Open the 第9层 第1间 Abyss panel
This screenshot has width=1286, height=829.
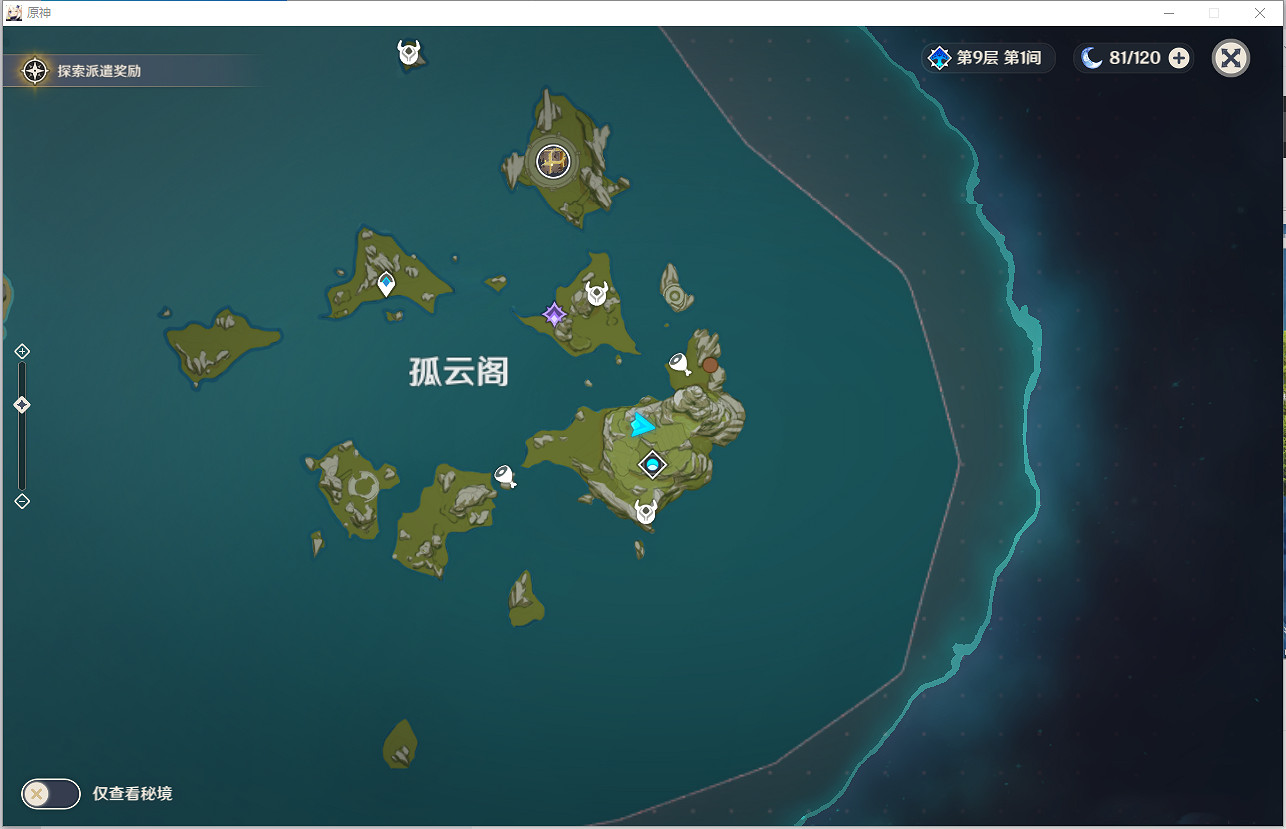(988, 57)
